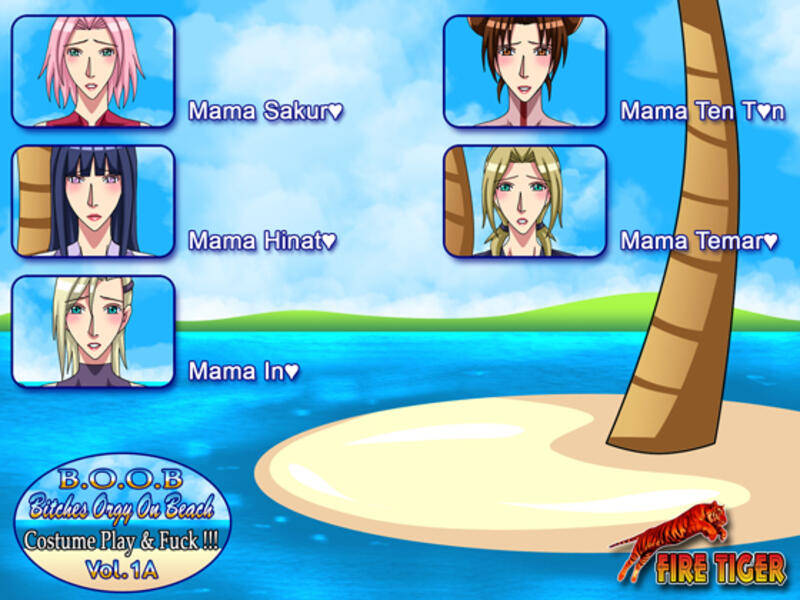Pick the Mama Ino portrait tile
Image resolution: width=800 pixels, height=600 pixels.
pyautogui.click(x=93, y=331)
